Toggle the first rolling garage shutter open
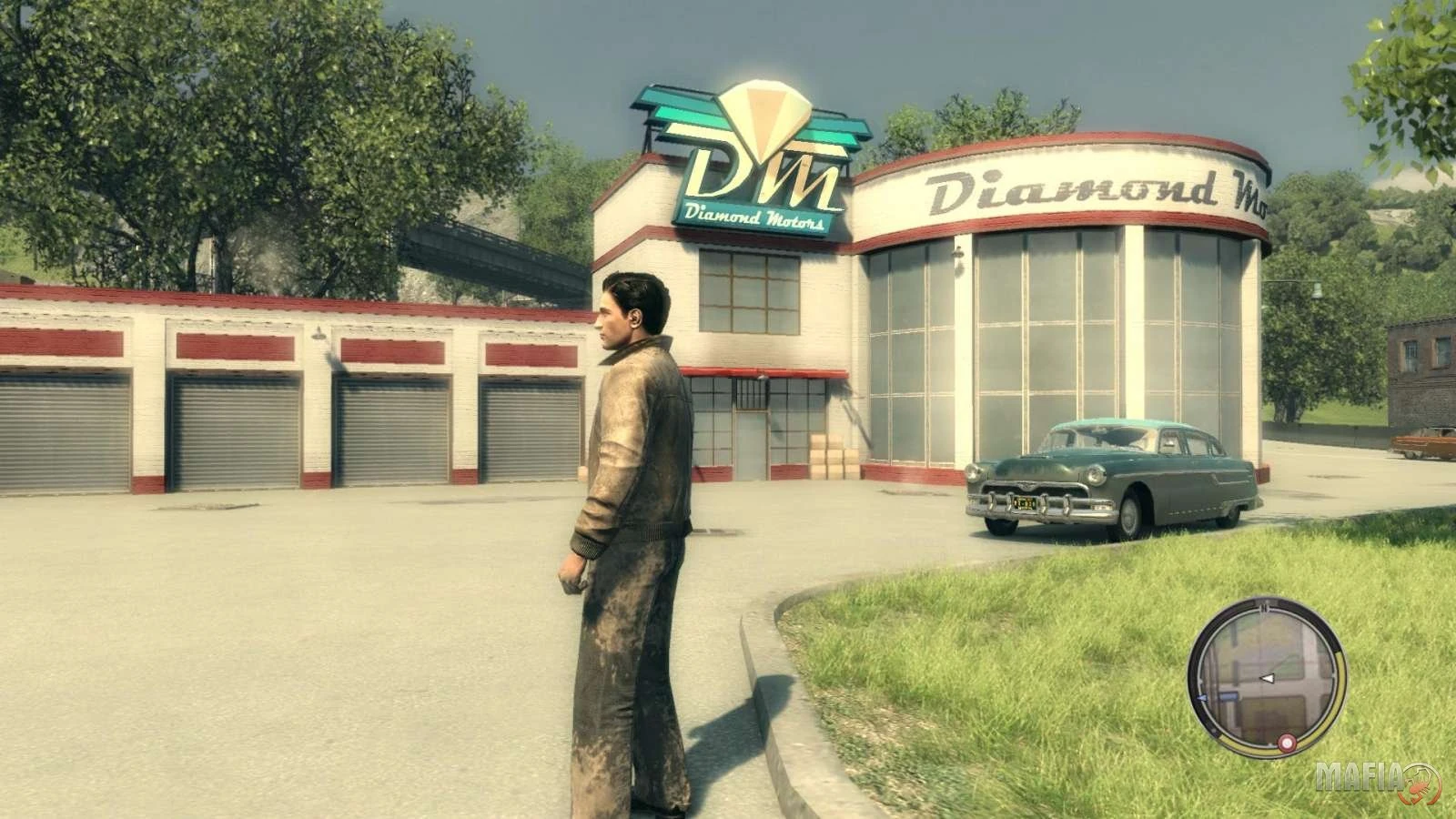 (64, 428)
